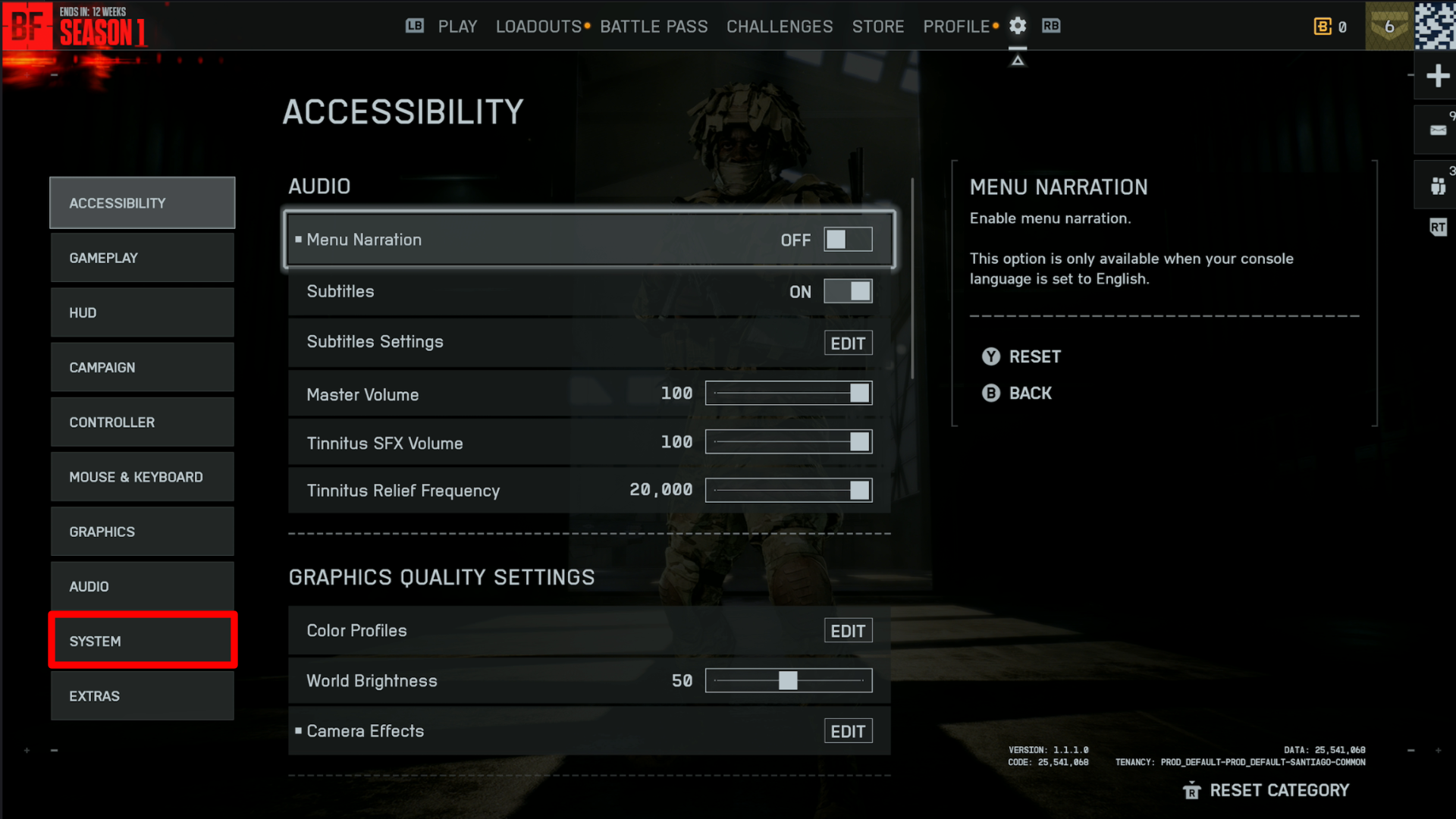The image size is (1456, 819).
Task: Enable Menu Narration
Action: coord(847,239)
